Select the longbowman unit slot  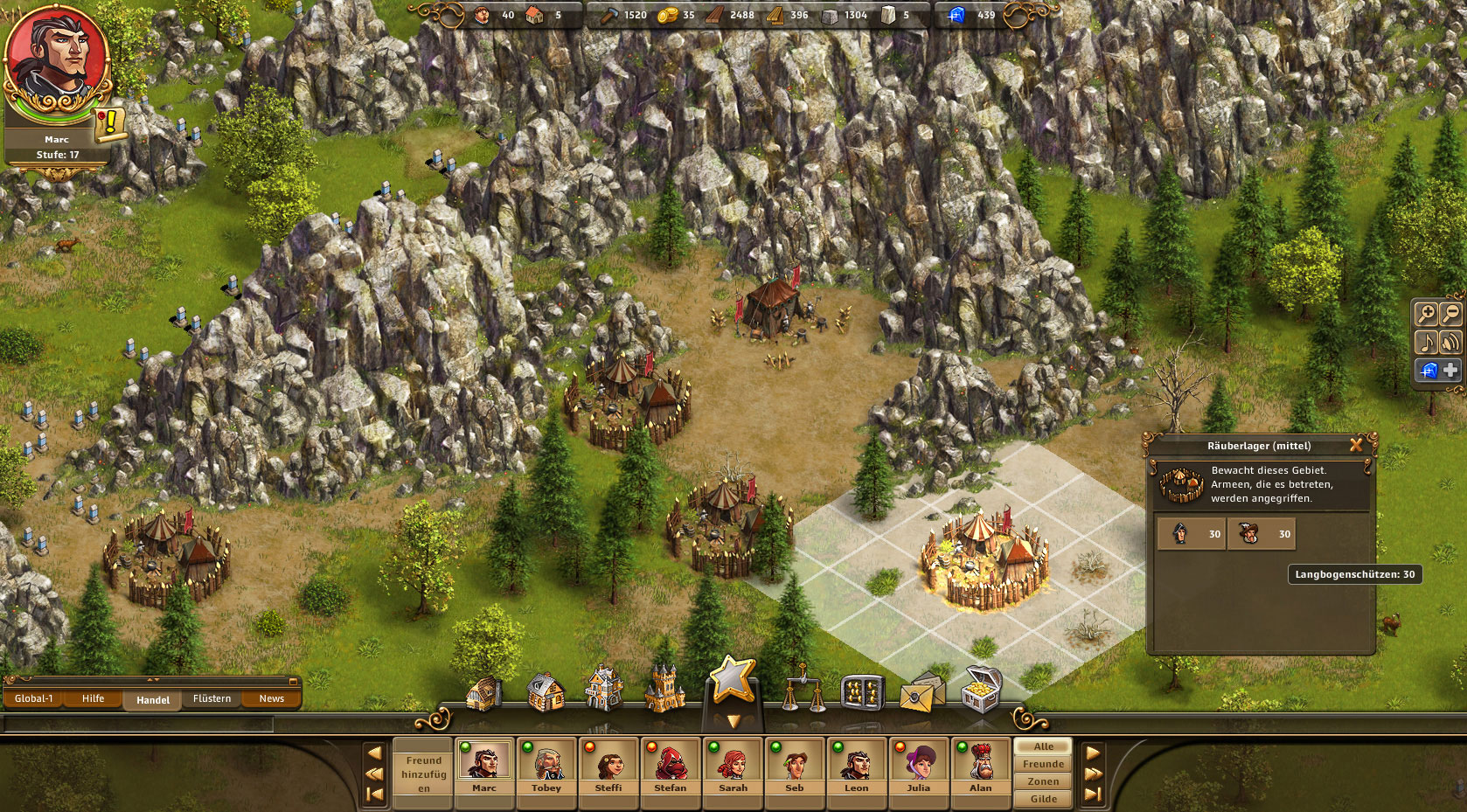(x=1261, y=534)
